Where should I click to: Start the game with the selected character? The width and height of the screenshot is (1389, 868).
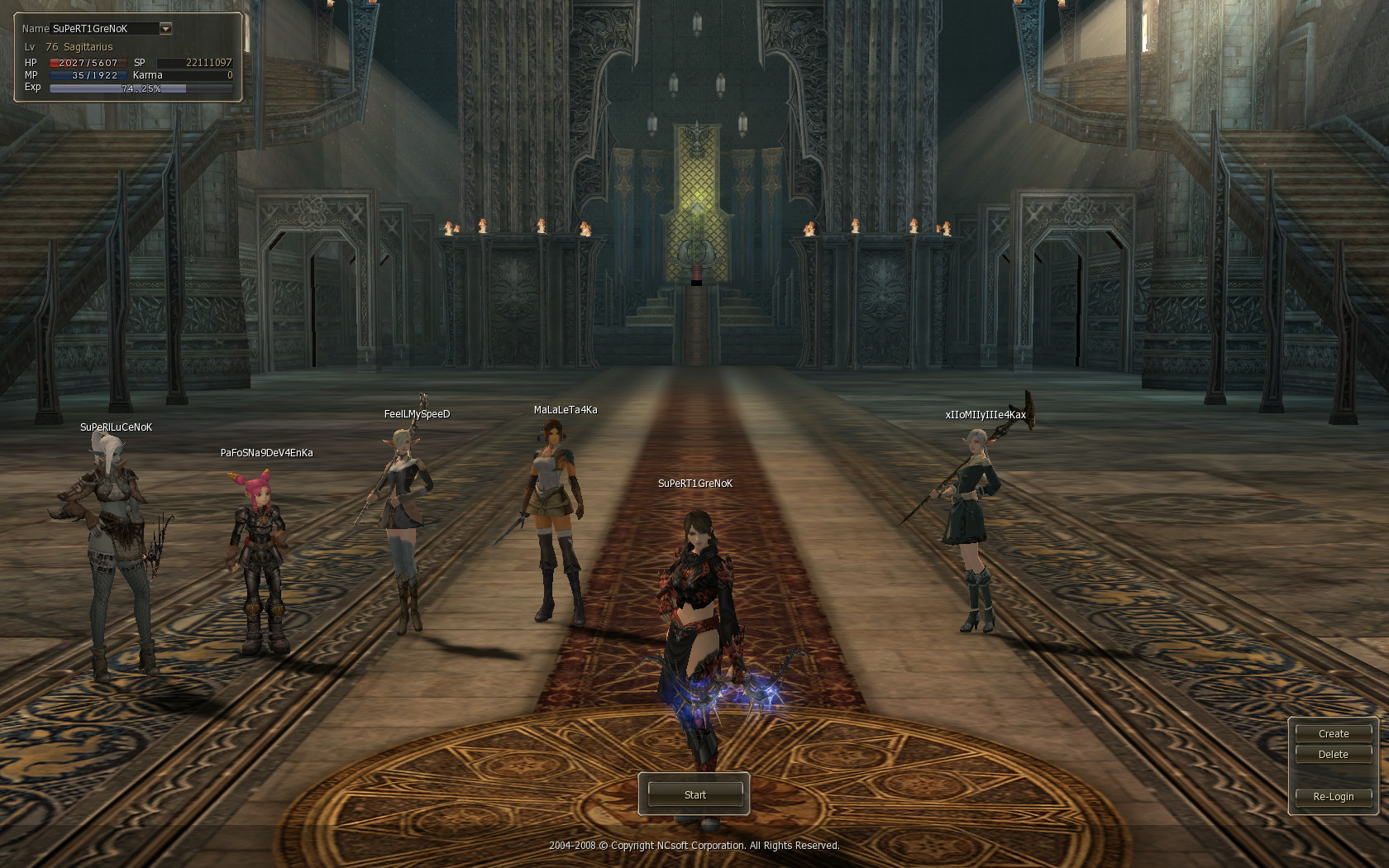pyautogui.click(x=694, y=794)
